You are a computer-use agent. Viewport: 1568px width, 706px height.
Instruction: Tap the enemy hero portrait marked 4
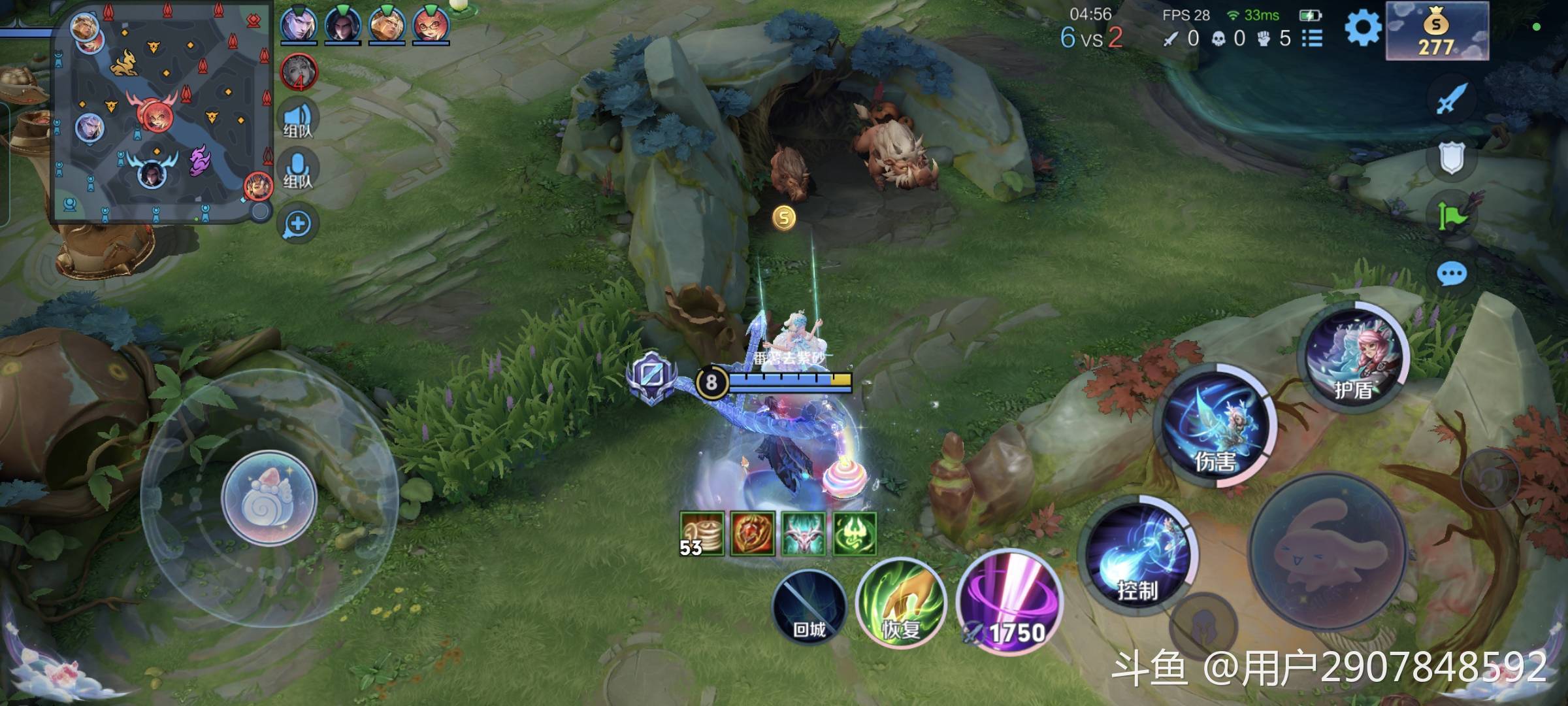tap(299, 71)
